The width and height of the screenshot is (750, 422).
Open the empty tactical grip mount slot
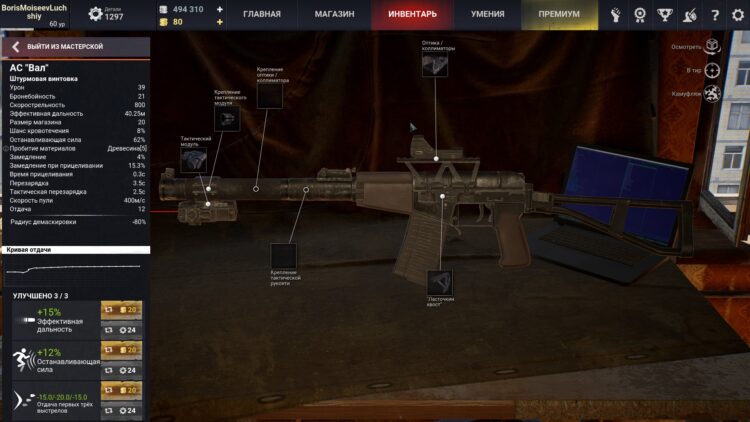(x=284, y=256)
